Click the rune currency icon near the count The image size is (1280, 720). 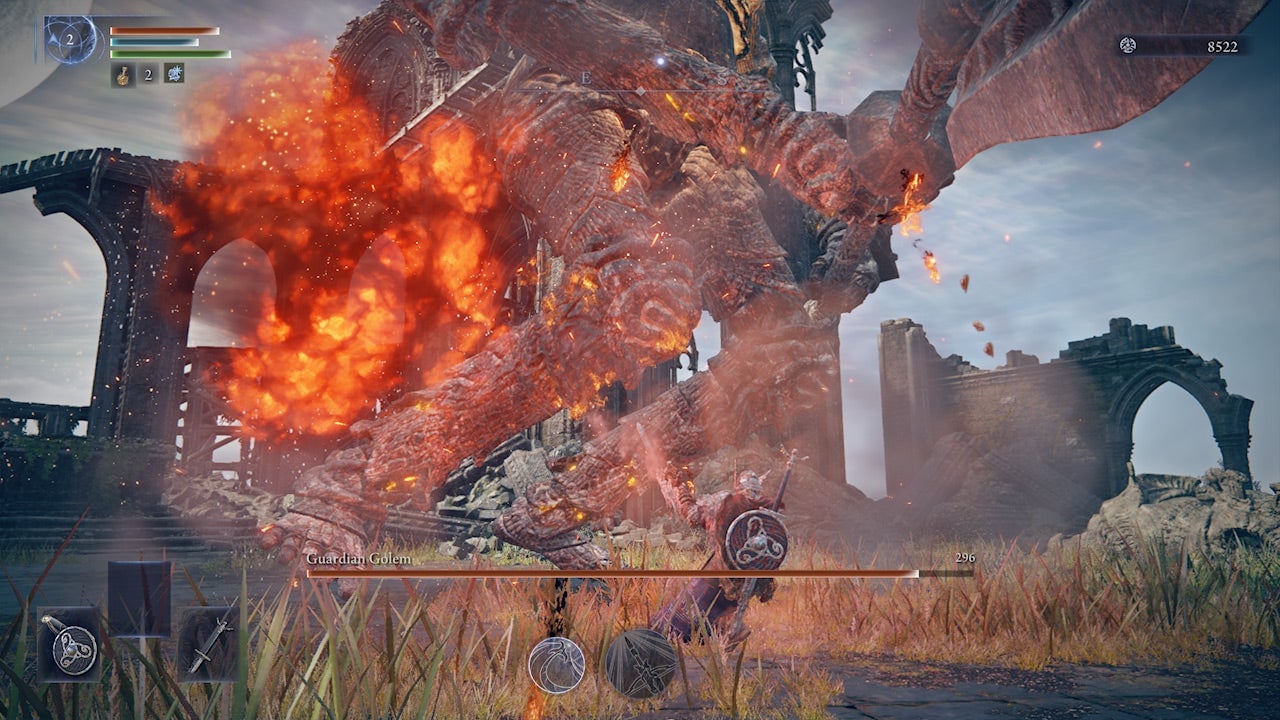coord(1129,45)
